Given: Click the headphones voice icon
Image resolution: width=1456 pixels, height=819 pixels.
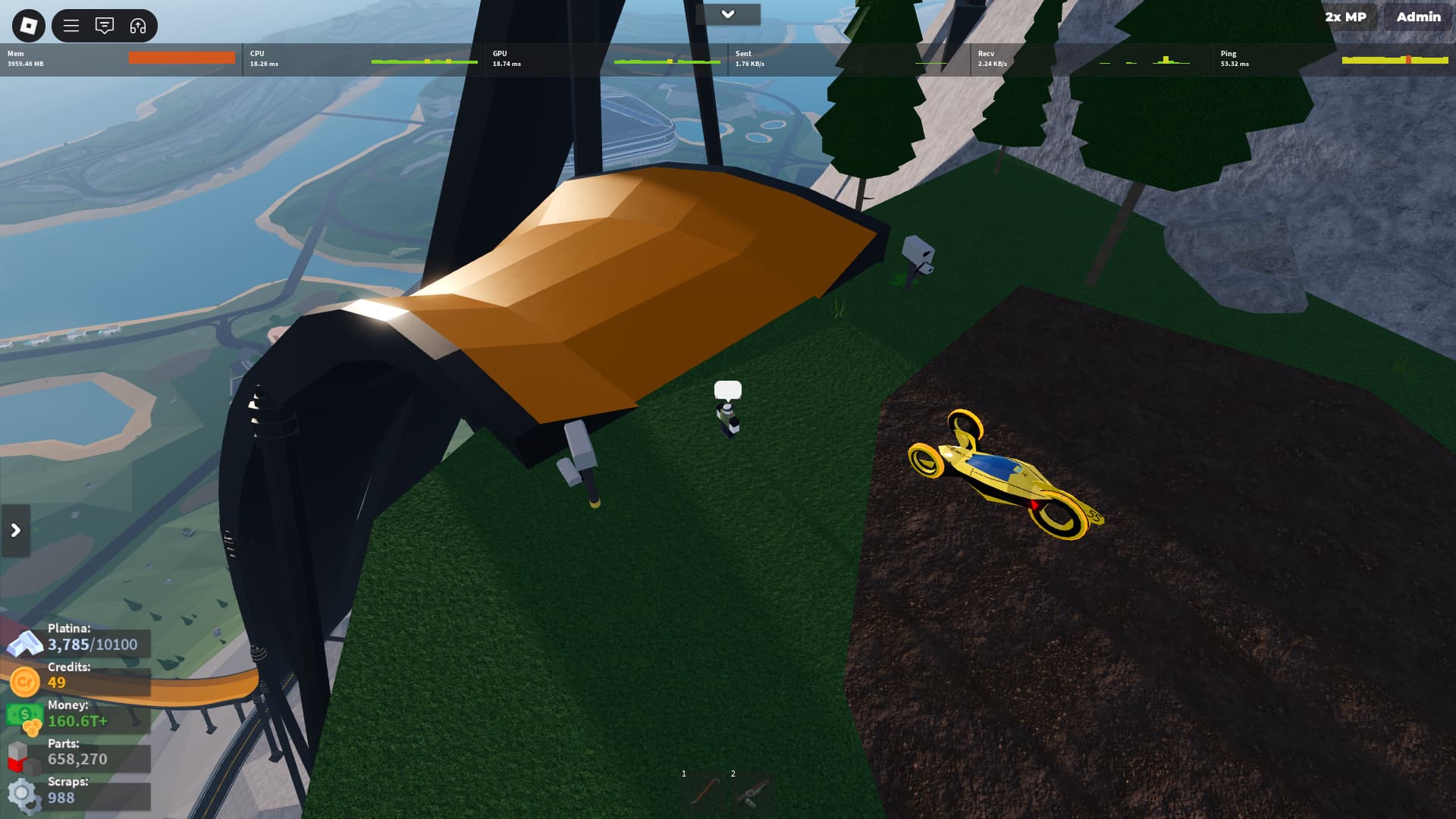Looking at the screenshot, I should click(138, 26).
